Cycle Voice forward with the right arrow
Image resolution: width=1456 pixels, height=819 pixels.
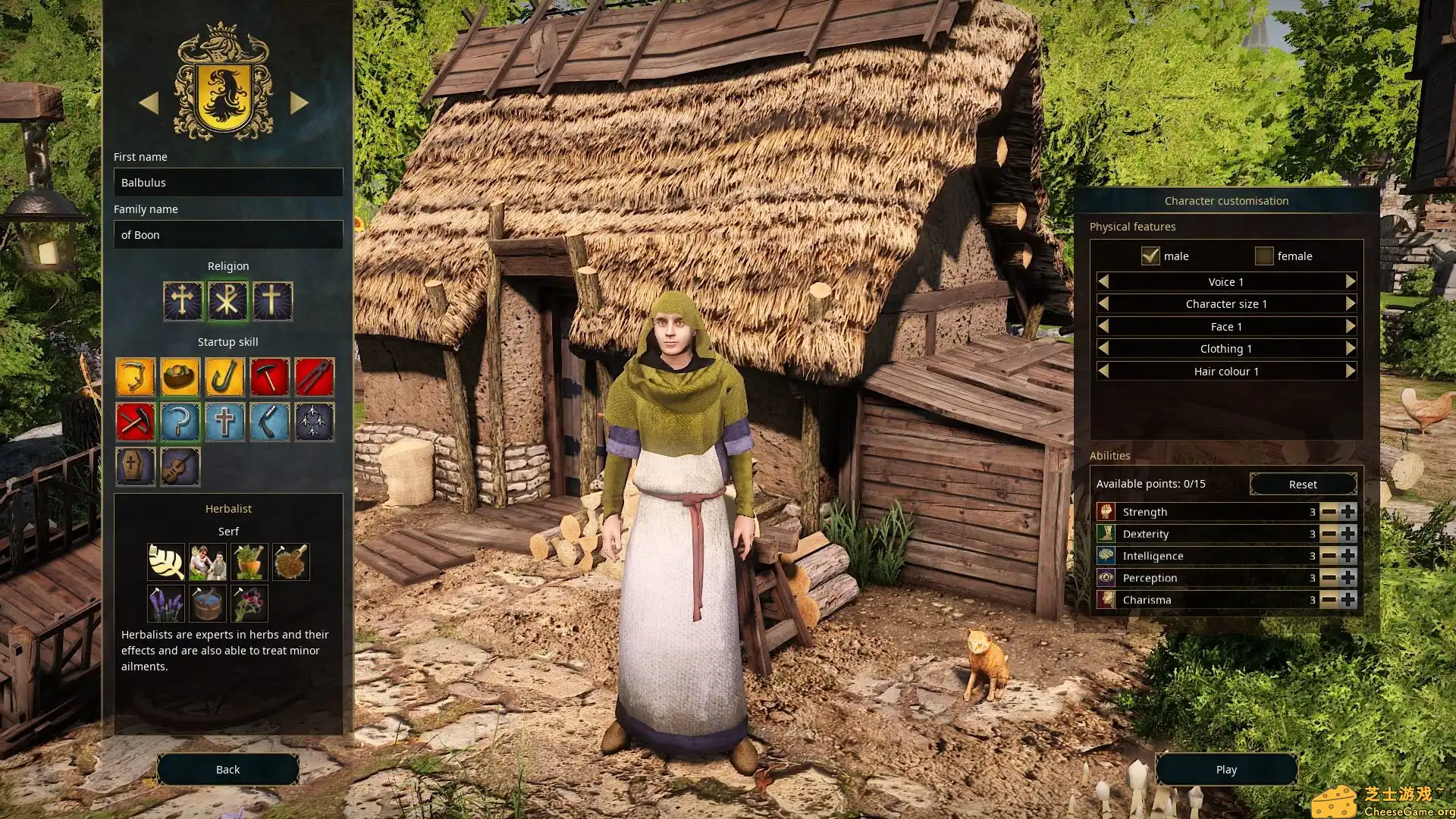(x=1351, y=281)
